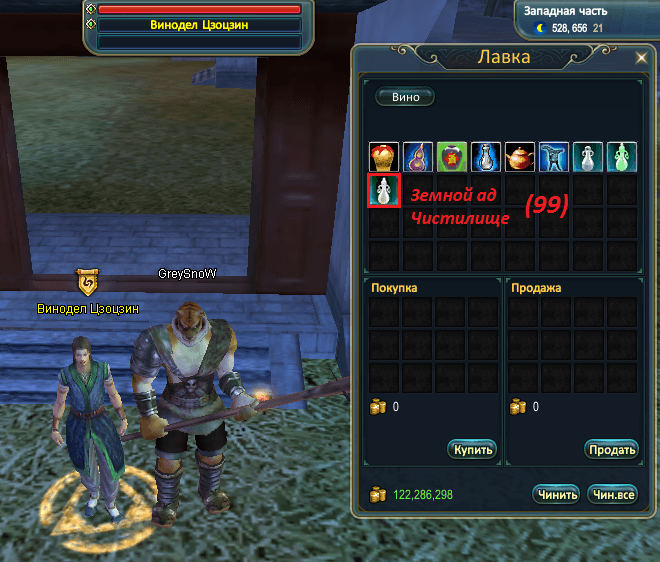Select the red-highlighted white bottle item
Viewport: 660px width, 562px height.
click(x=385, y=191)
